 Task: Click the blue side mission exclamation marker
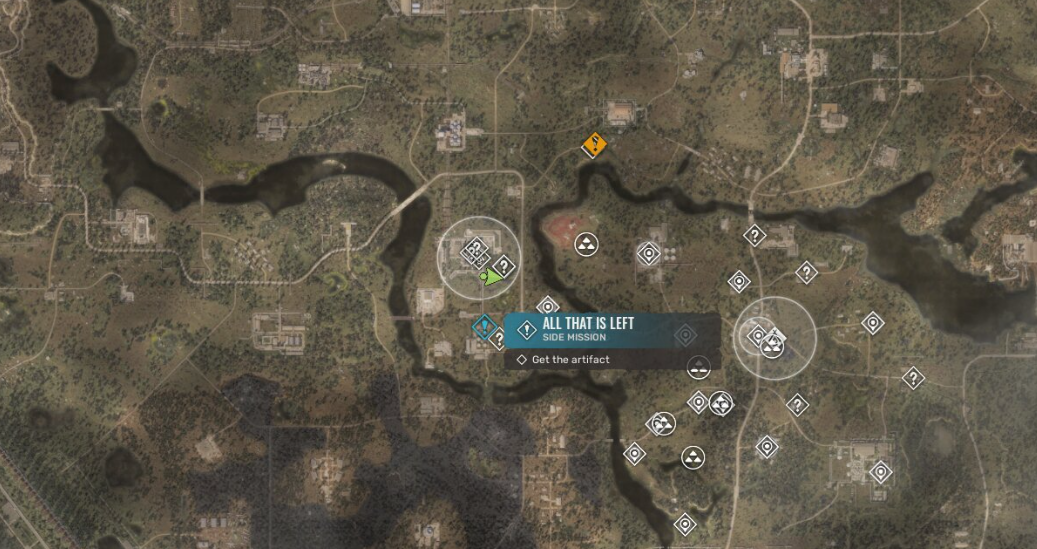[485, 328]
